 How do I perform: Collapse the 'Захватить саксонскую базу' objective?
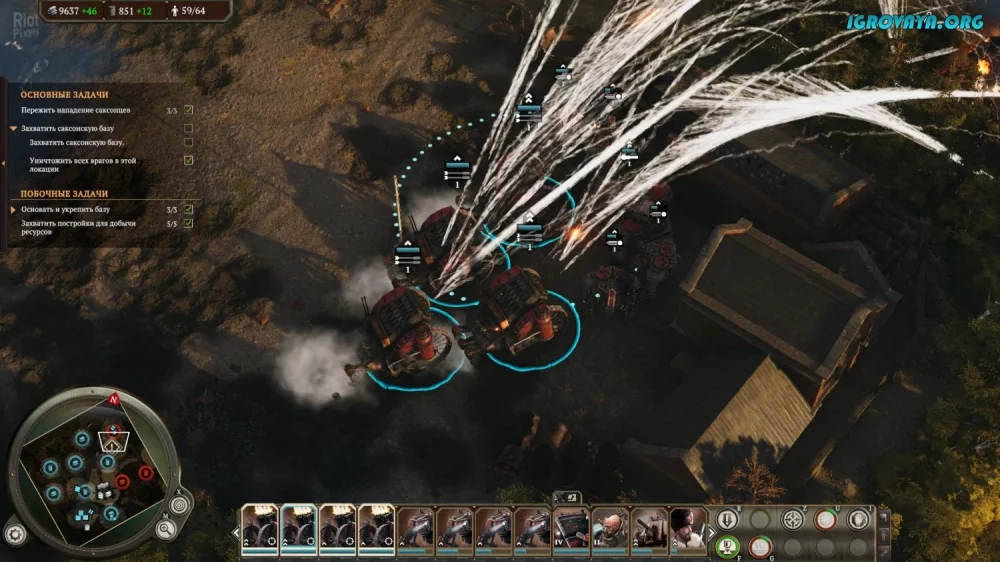[x=13, y=129]
